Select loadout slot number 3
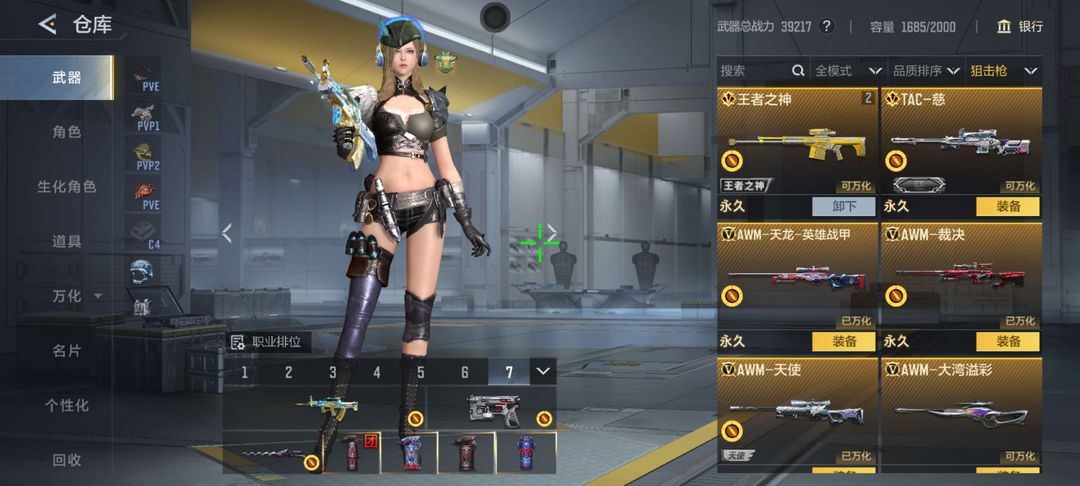 333,373
